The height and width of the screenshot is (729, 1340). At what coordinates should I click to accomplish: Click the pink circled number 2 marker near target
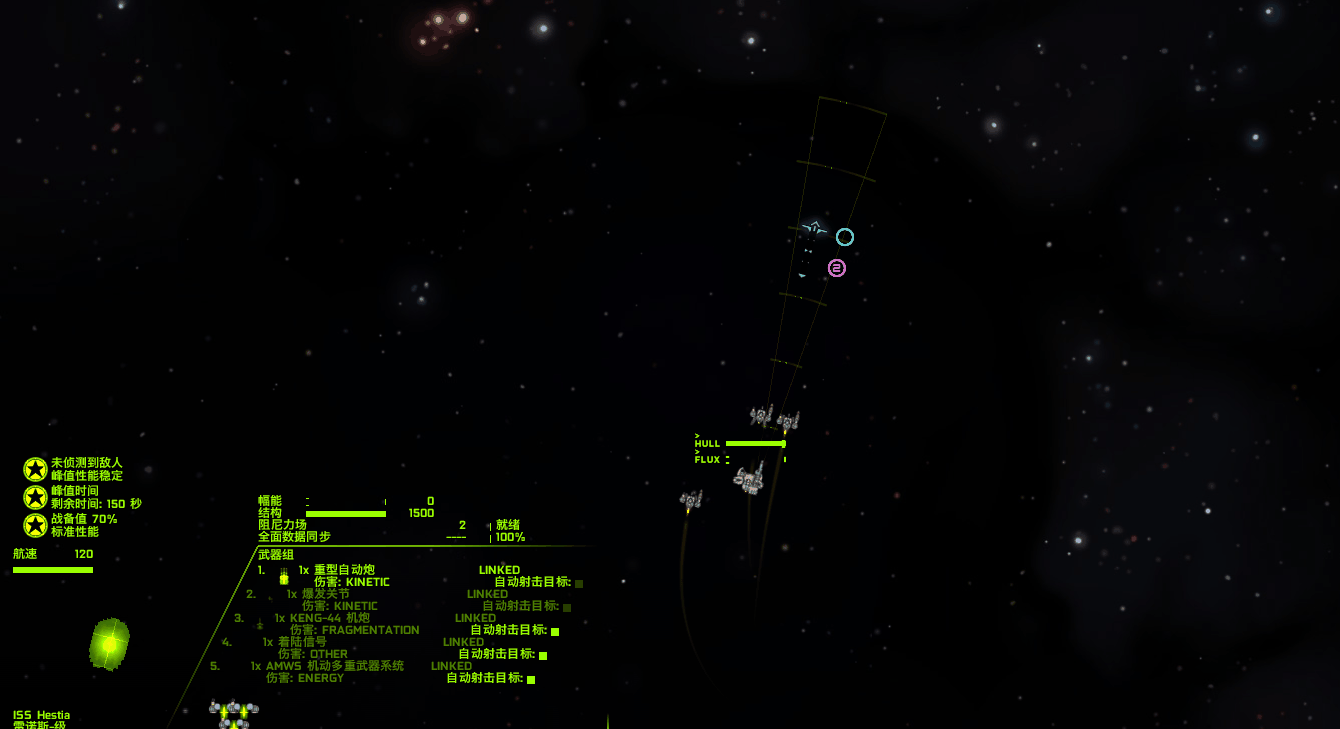pos(836,267)
